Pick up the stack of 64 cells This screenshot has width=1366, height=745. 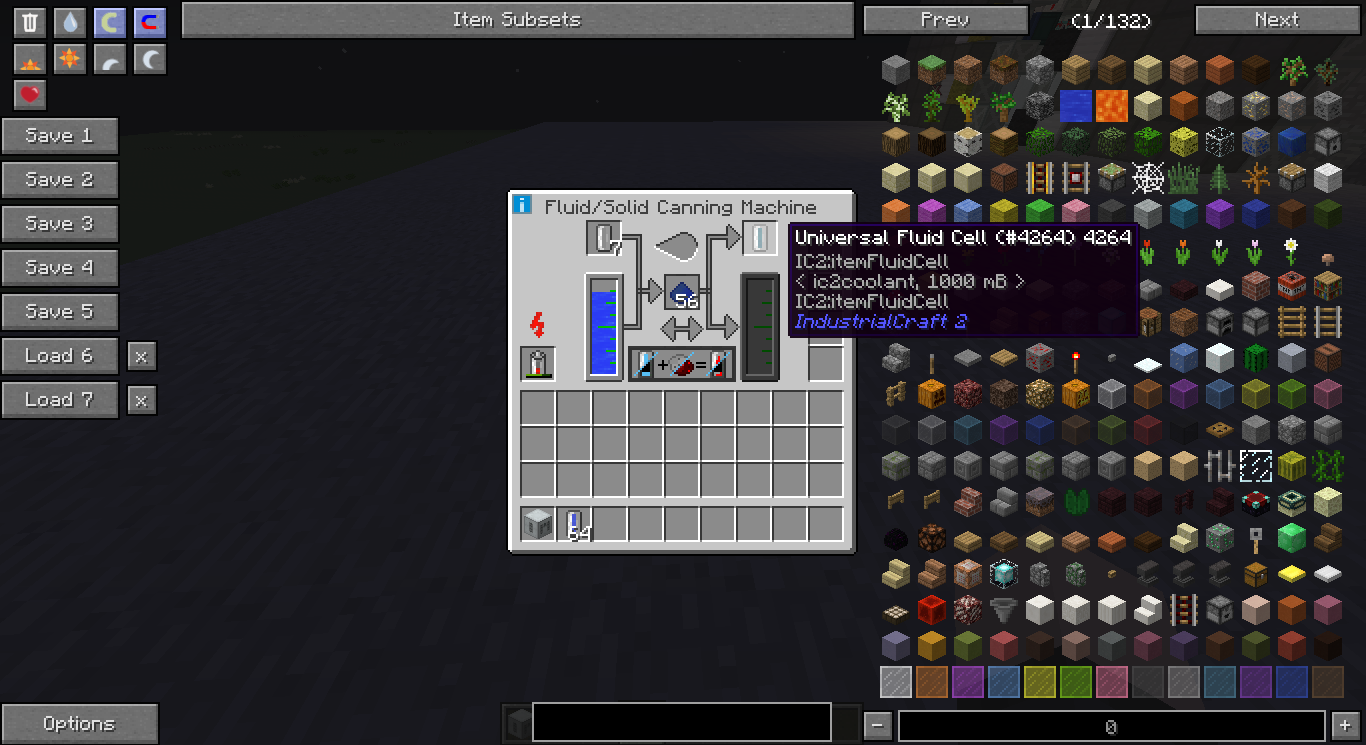point(574,524)
